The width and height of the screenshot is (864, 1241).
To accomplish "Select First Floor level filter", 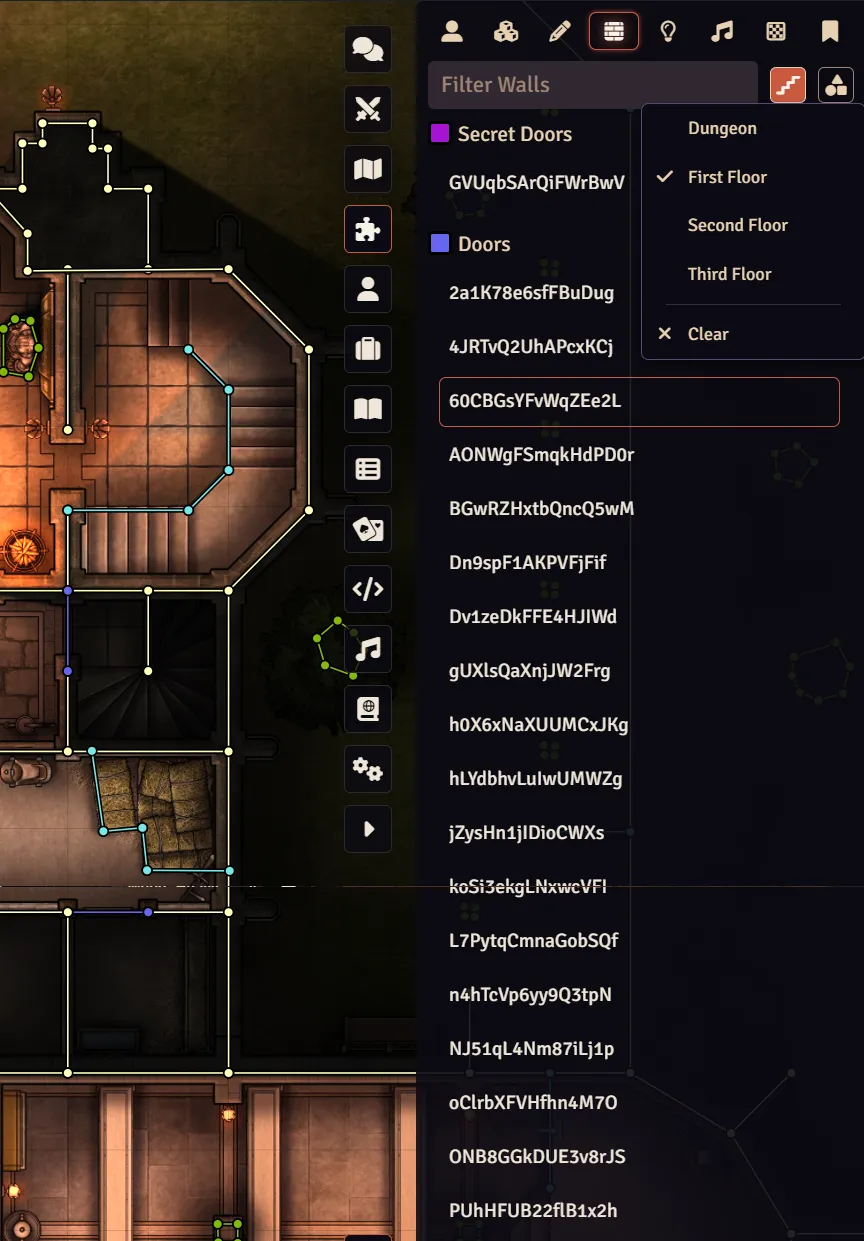I will point(727,177).
